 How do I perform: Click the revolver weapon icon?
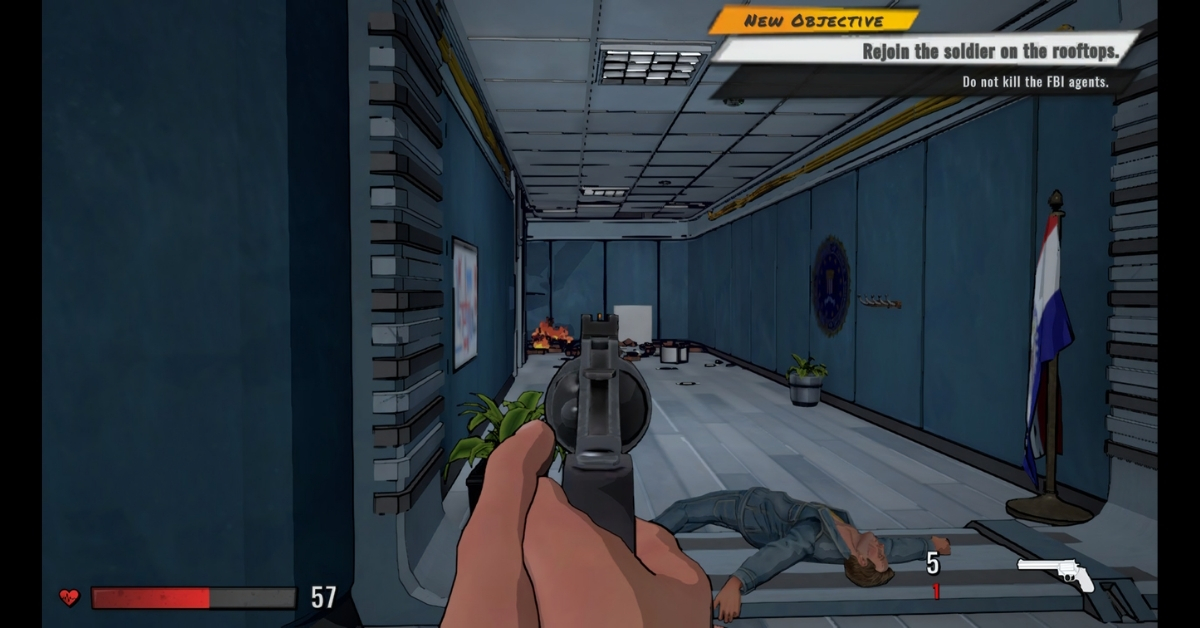pos(1056,575)
